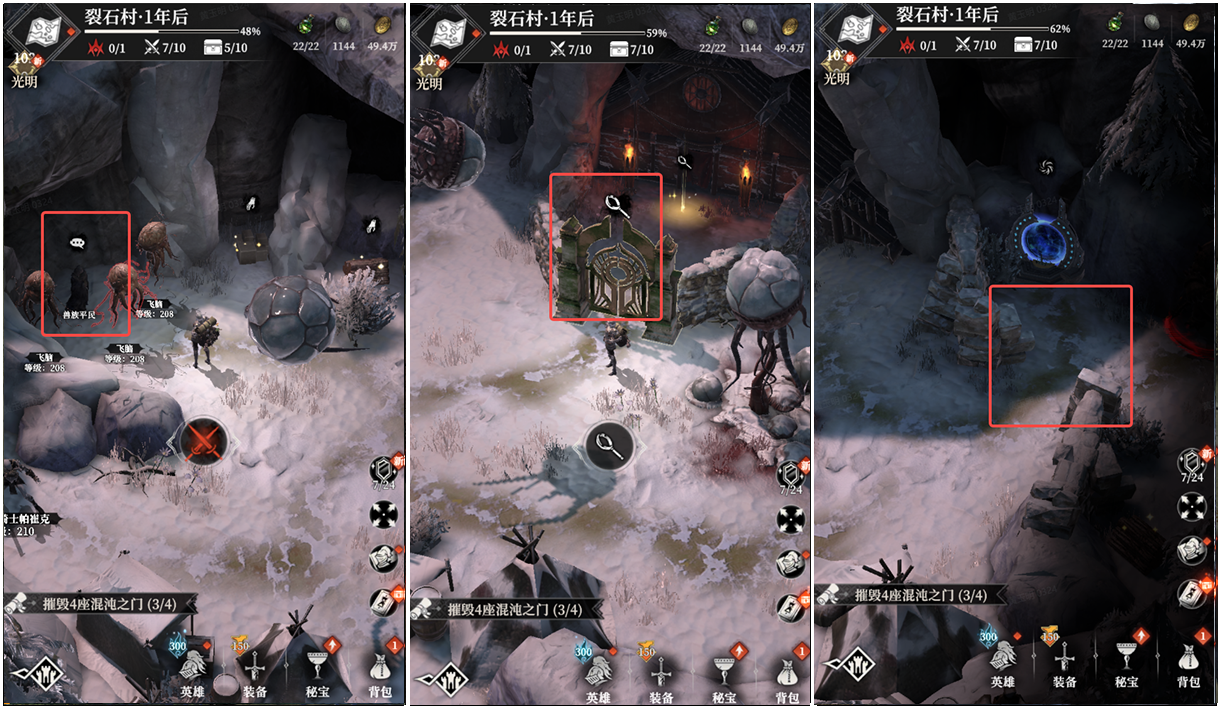Open the hourglass card icon in the 59% panel

tap(790, 603)
